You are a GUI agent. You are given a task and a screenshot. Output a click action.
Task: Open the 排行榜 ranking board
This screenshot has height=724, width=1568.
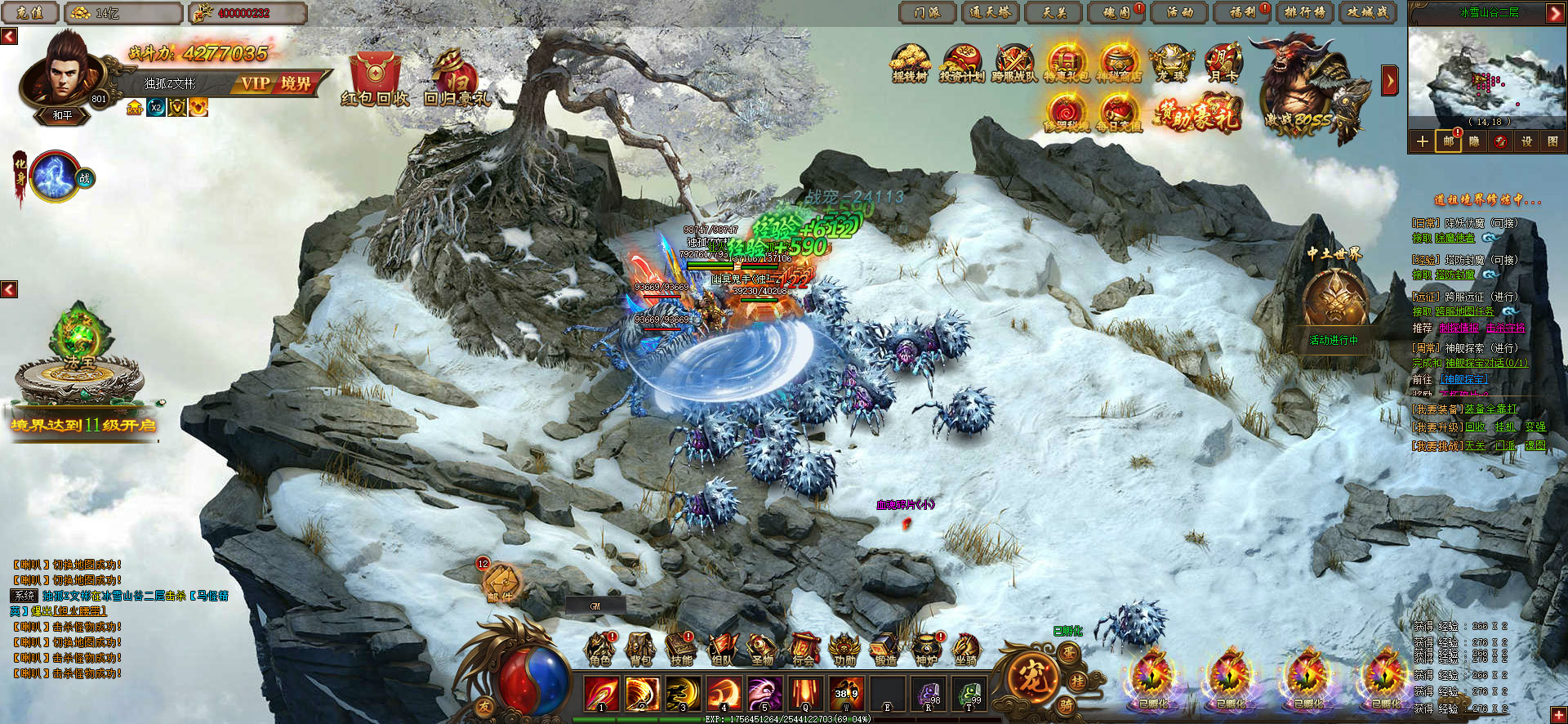coord(1304,12)
